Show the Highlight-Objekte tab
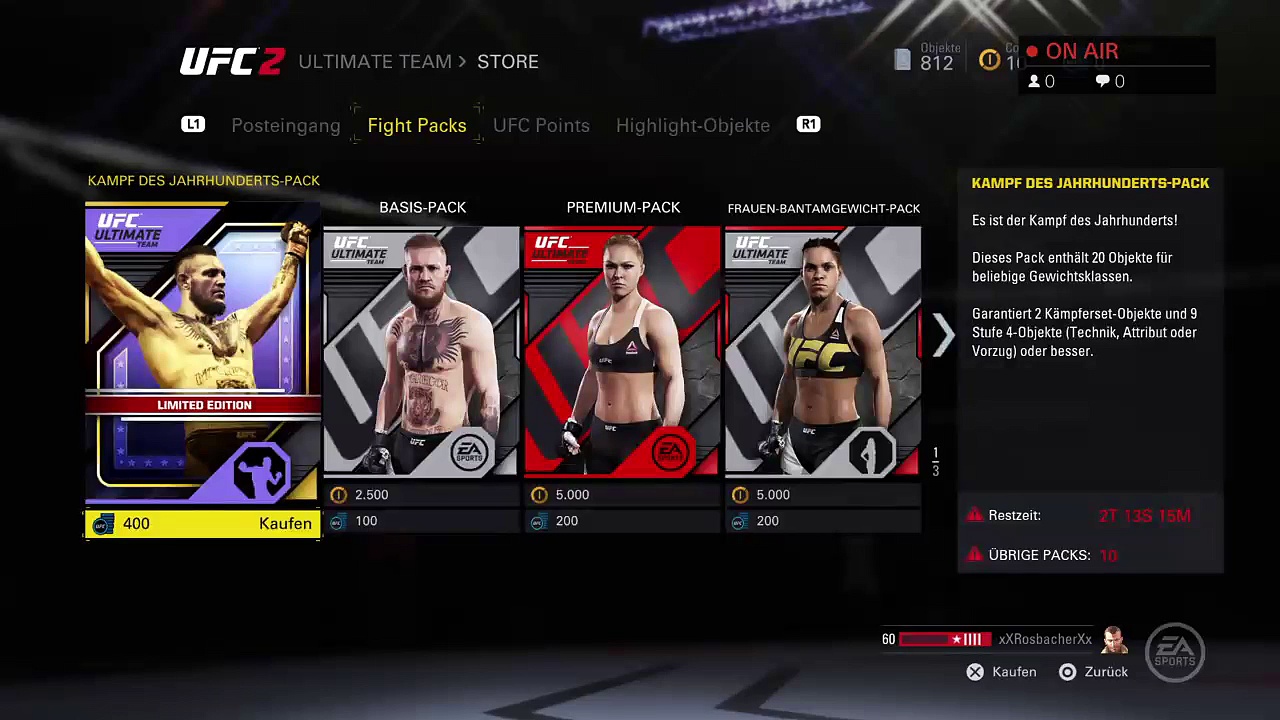Viewport: 1280px width, 720px height. coord(692,126)
